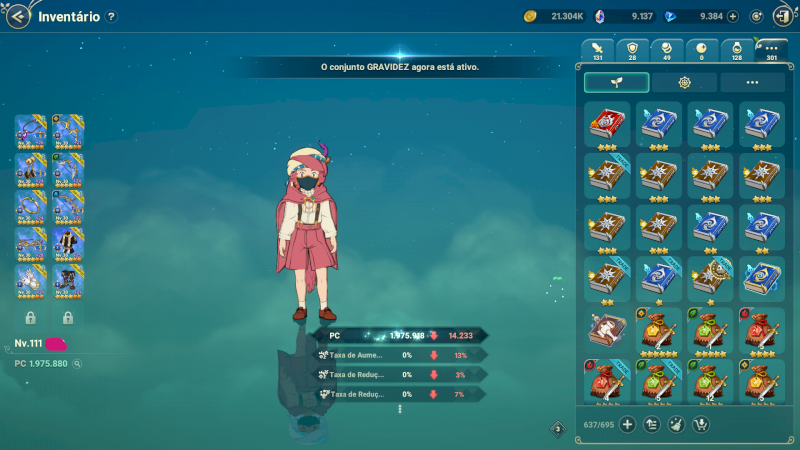This screenshot has height=450, width=800.
Task: Select the red skill book item
Action: tap(607, 123)
